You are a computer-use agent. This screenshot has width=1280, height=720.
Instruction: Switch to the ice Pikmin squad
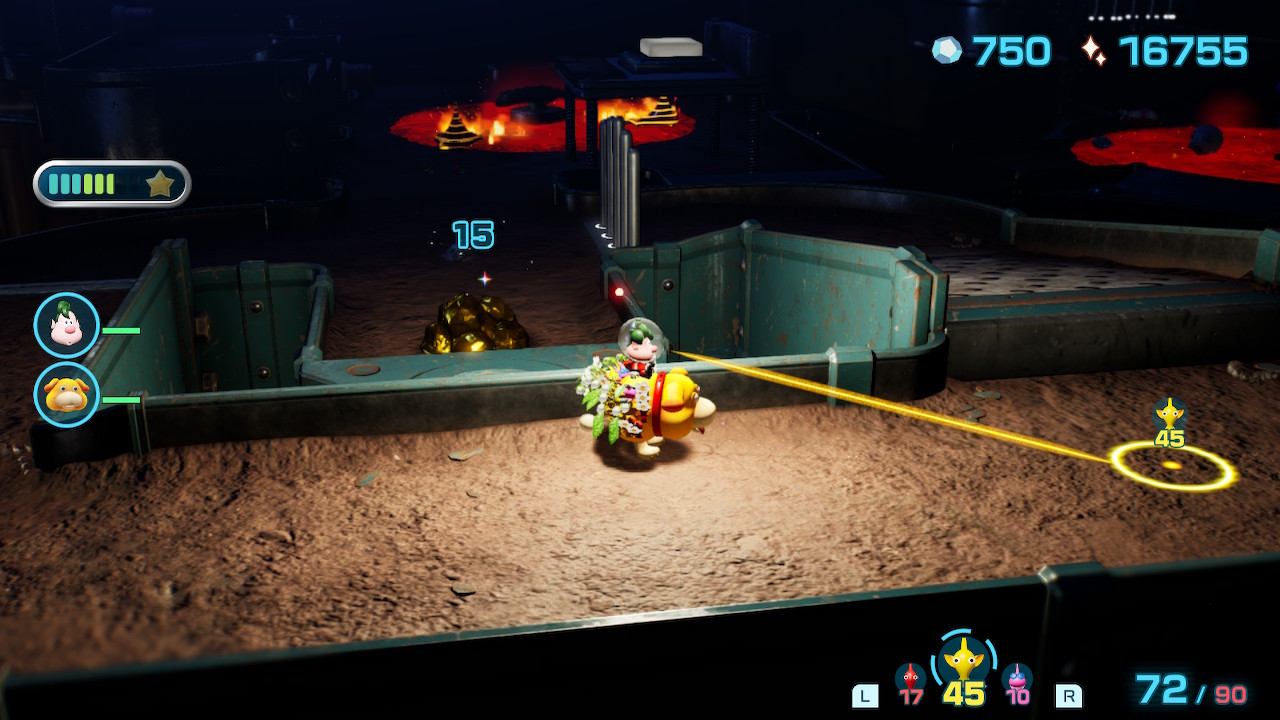coord(1017,680)
